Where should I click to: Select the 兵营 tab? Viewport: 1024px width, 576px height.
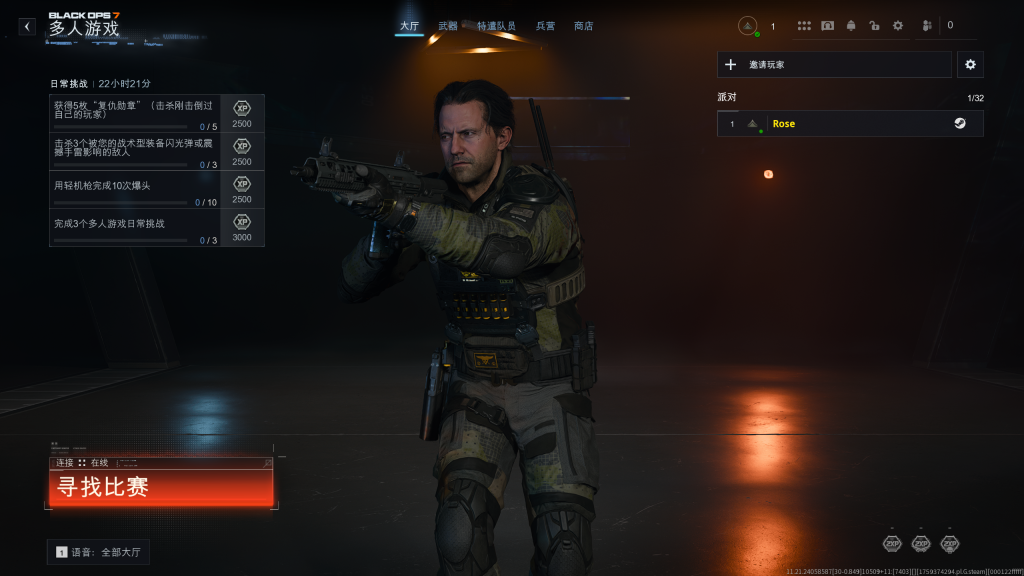point(545,26)
